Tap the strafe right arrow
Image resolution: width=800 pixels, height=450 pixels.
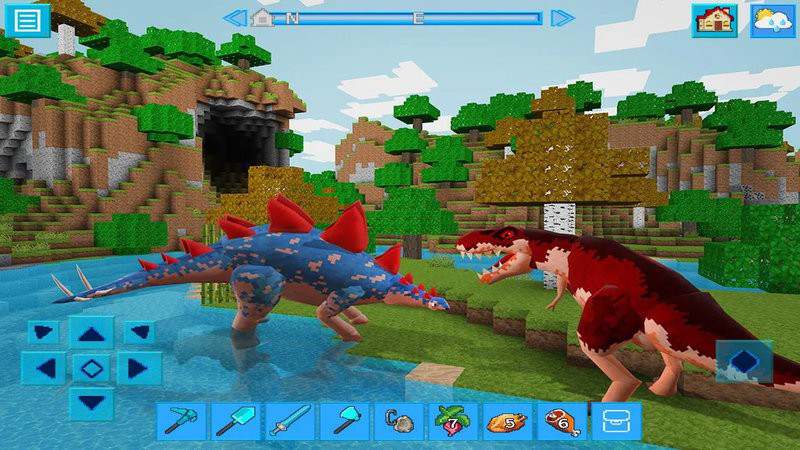point(139,368)
